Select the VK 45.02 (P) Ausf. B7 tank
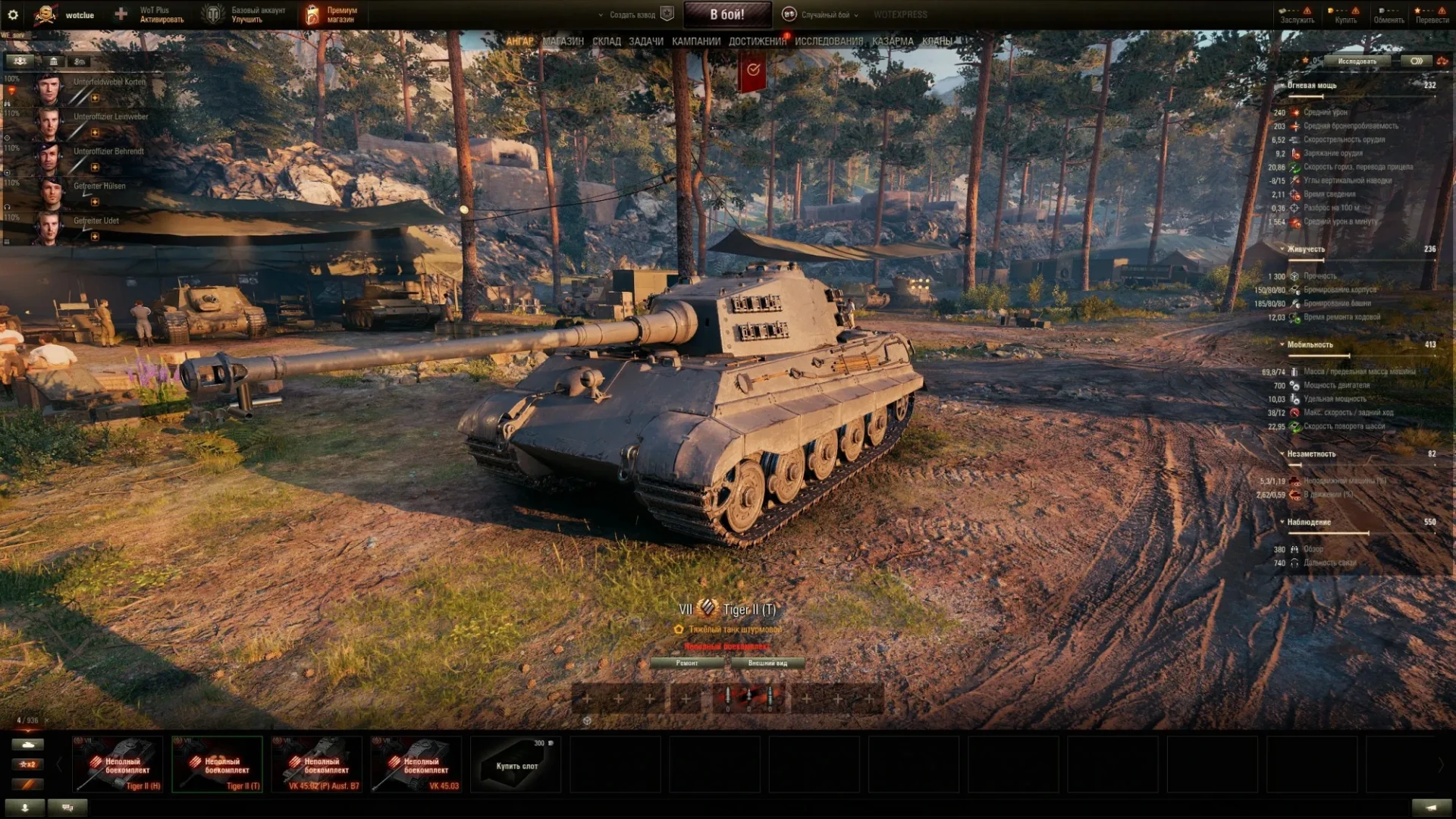 pos(317,764)
